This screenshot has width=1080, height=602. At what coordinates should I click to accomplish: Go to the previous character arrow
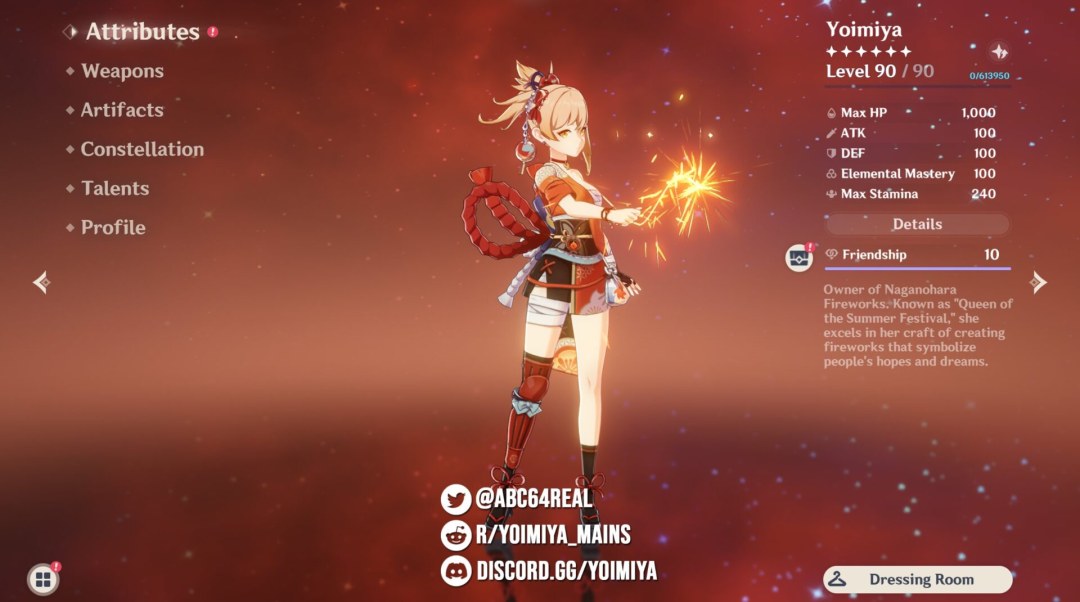[x=41, y=283]
